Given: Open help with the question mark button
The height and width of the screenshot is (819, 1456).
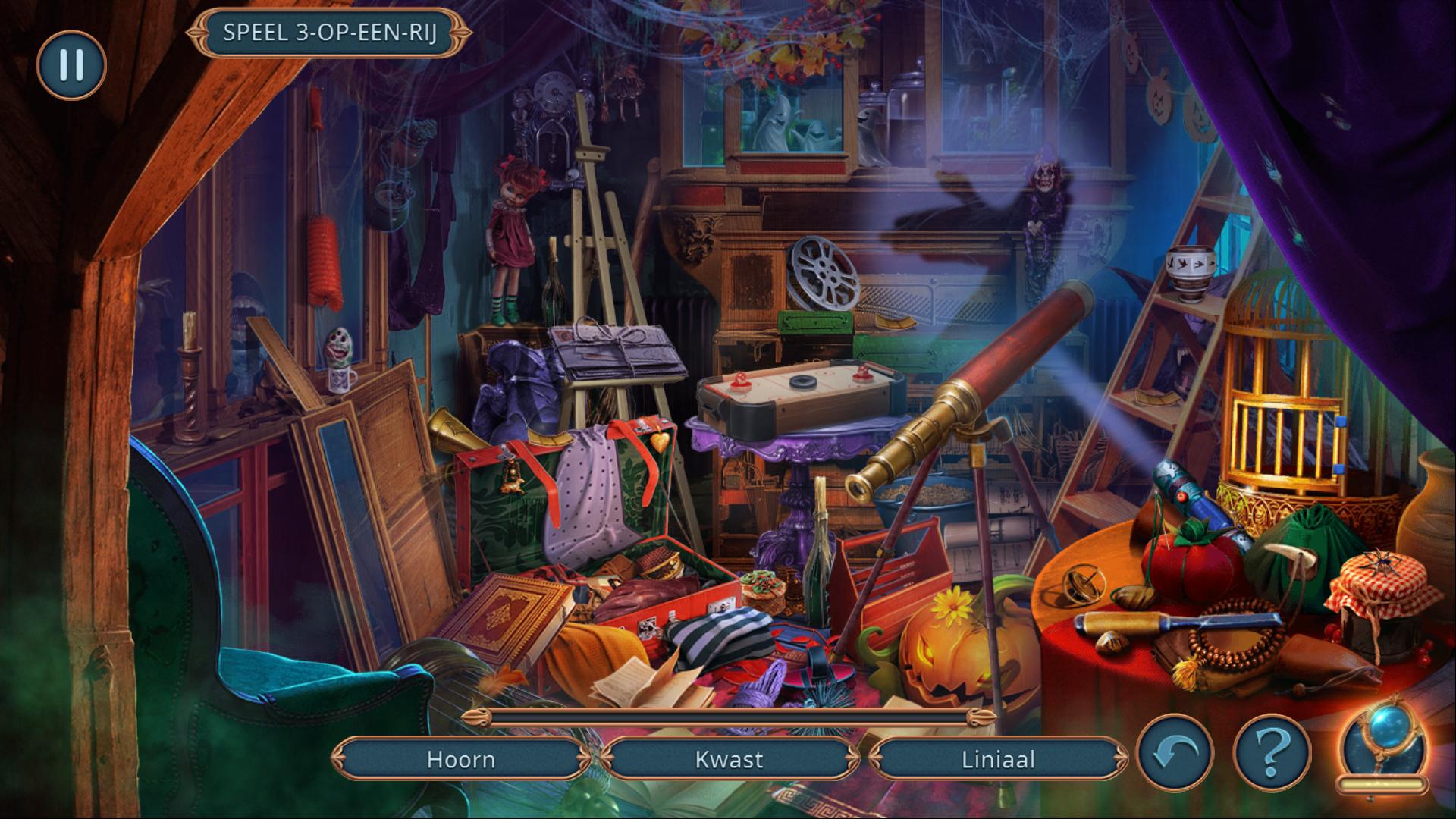Looking at the screenshot, I should point(1272,753).
